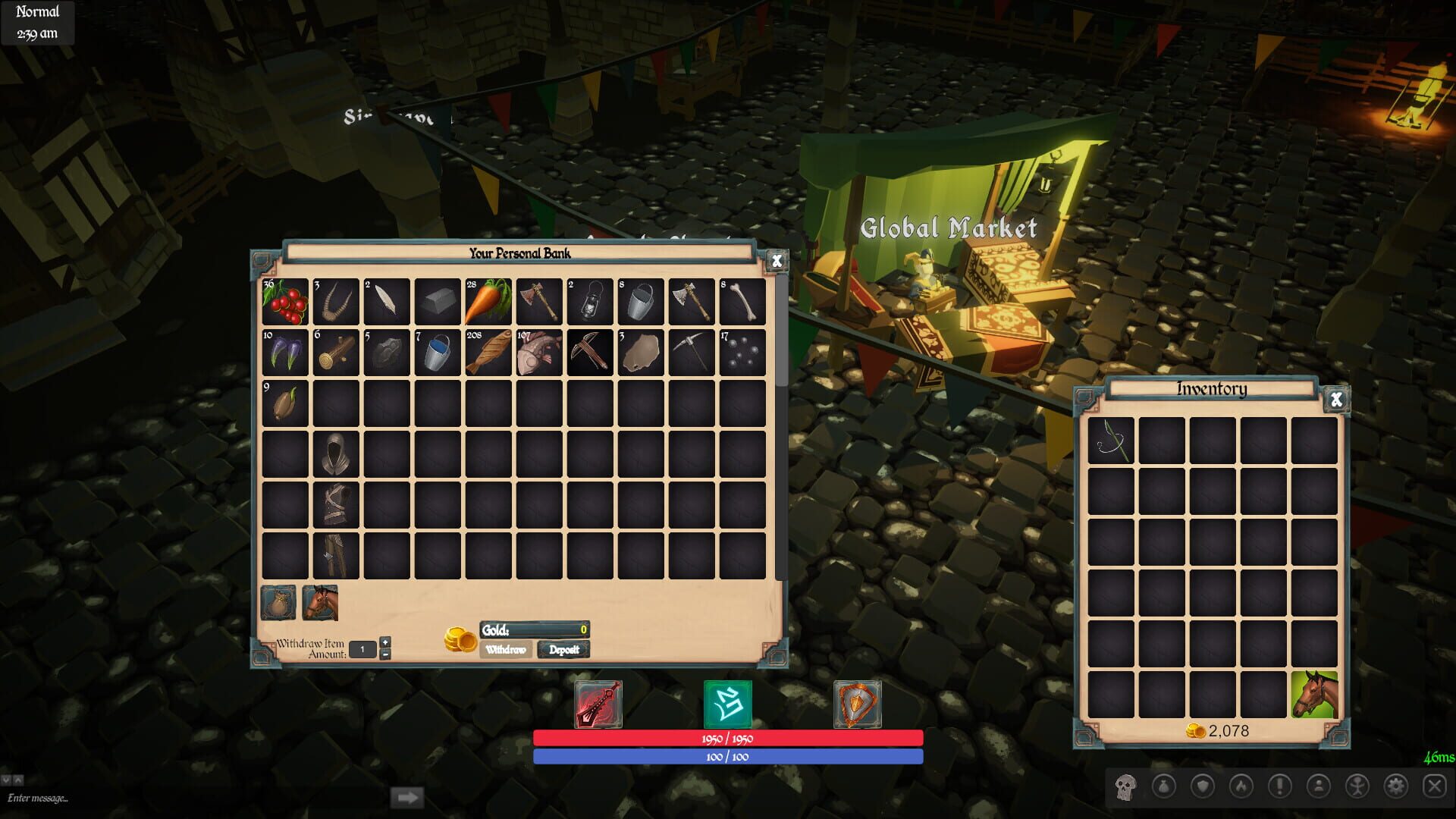Increase the withdraw item amount with plus stepper
This screenshot has height=819, width=1456.
pyautogui.click(x=385, y=642)
